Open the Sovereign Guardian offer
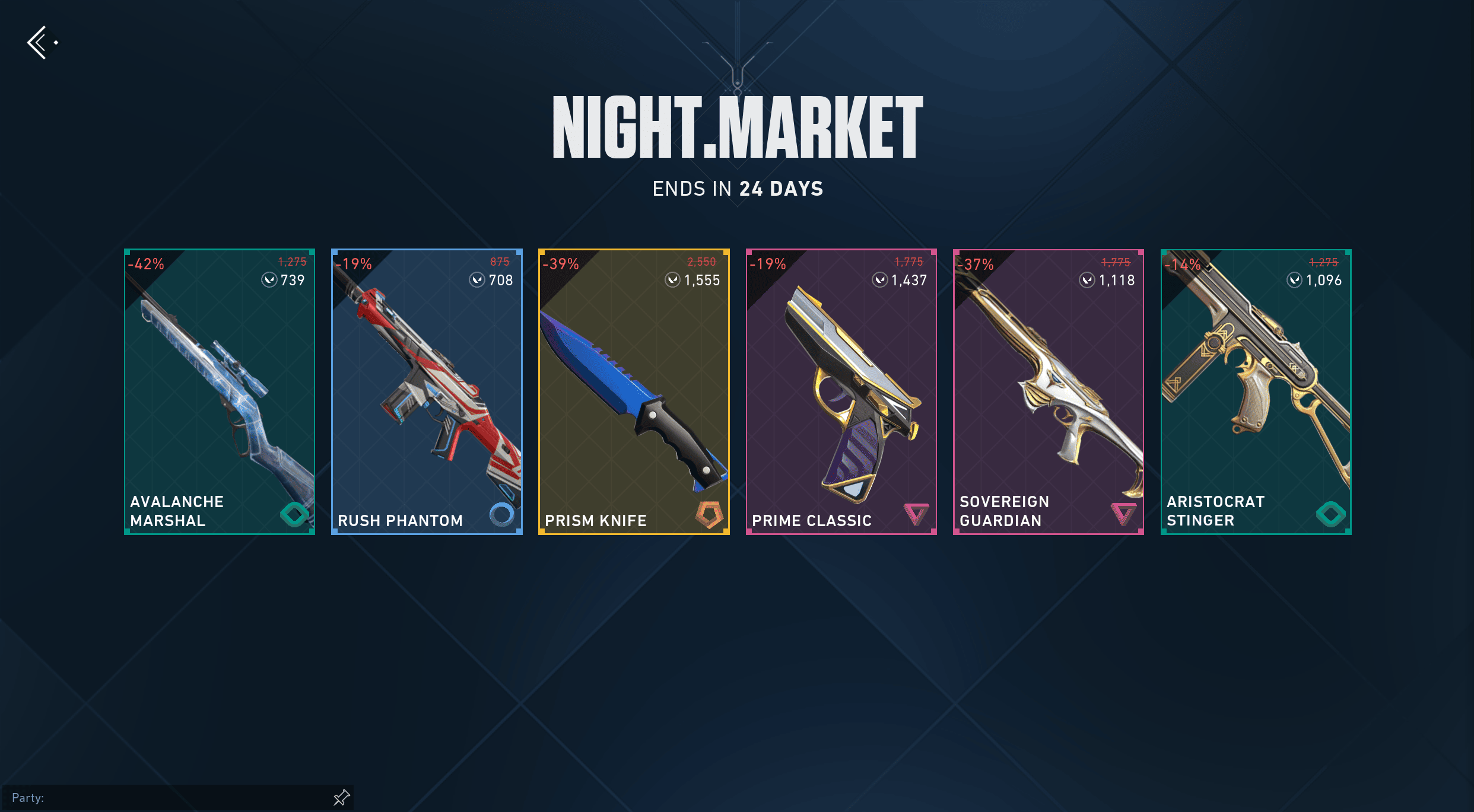Viewport: 1474px width, 812px height. tap(1048, 391)
